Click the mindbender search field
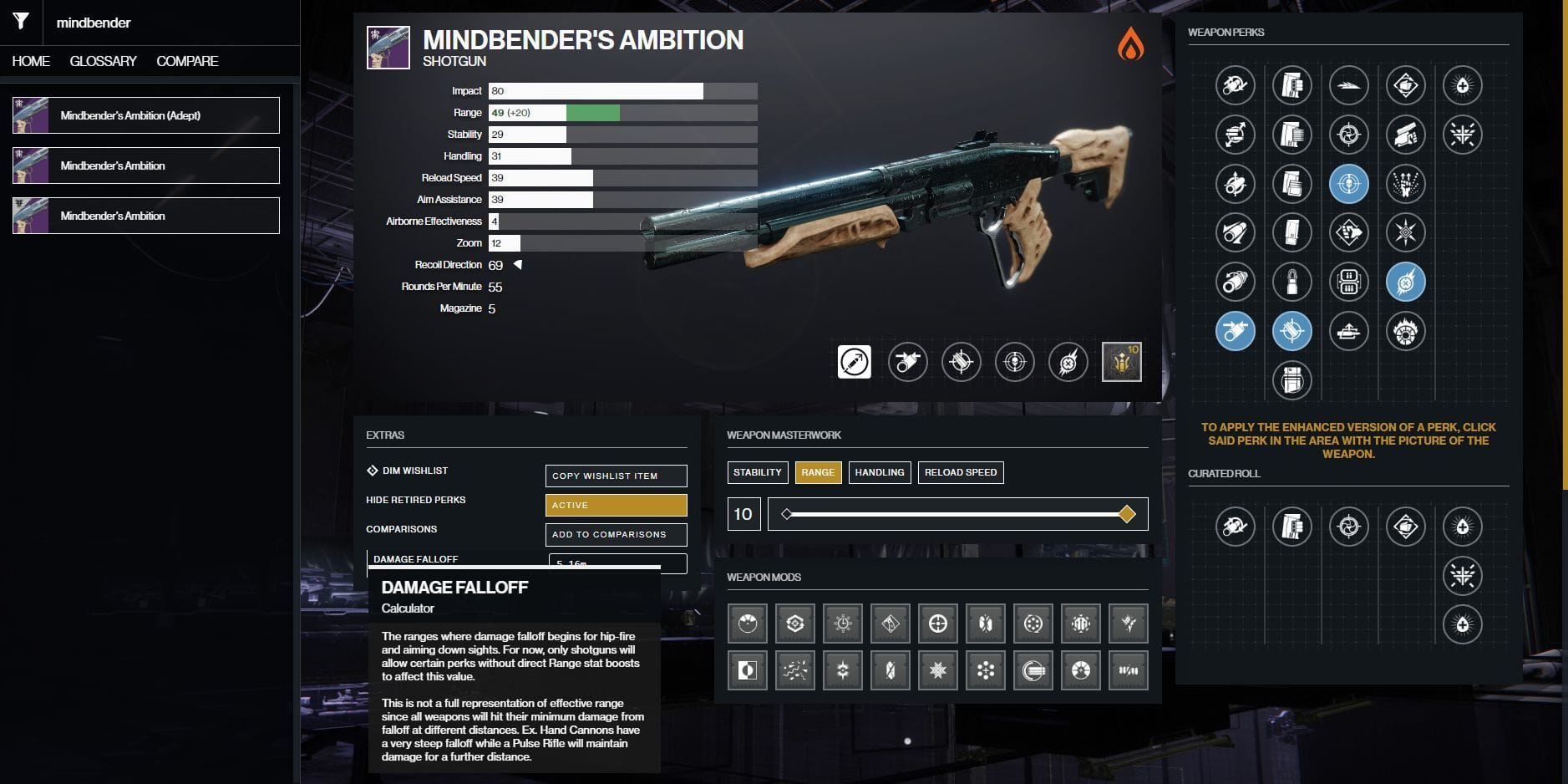 pyautogui.click(x=167, y=23)
